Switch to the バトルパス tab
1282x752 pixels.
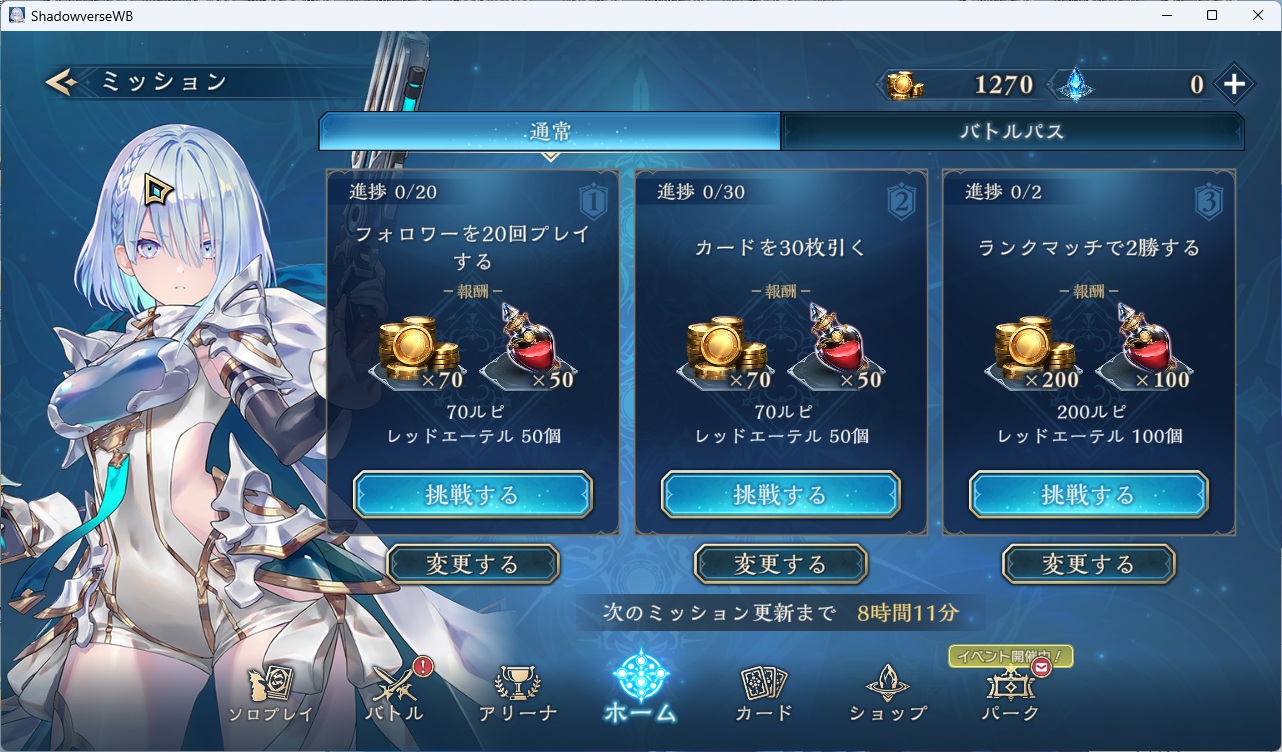point(1012,131)
